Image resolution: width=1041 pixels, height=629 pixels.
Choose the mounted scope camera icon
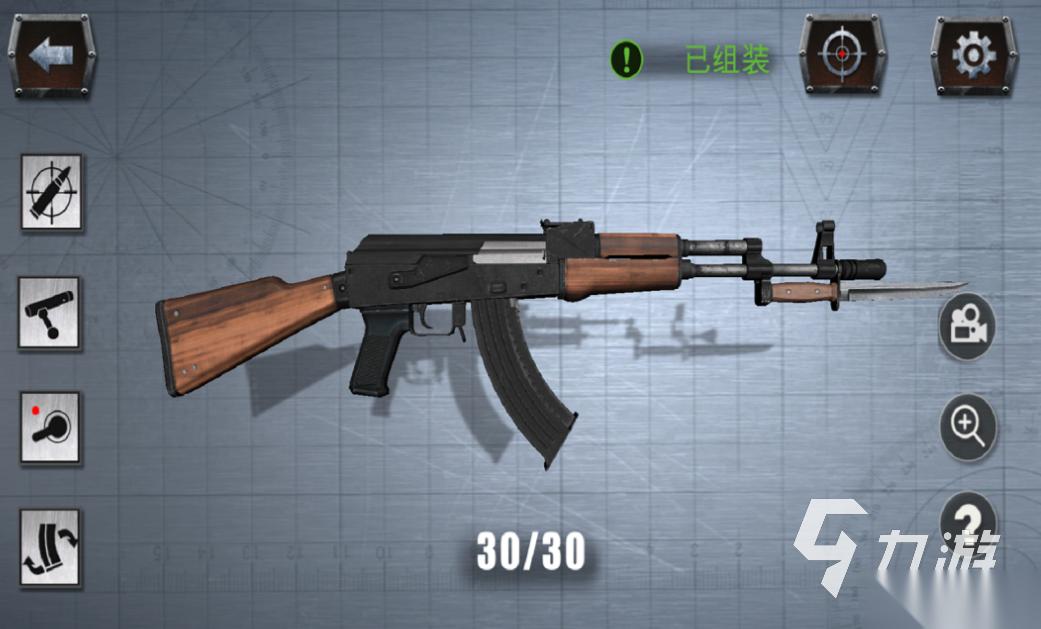pyautogui.click(x=51, y=311)
